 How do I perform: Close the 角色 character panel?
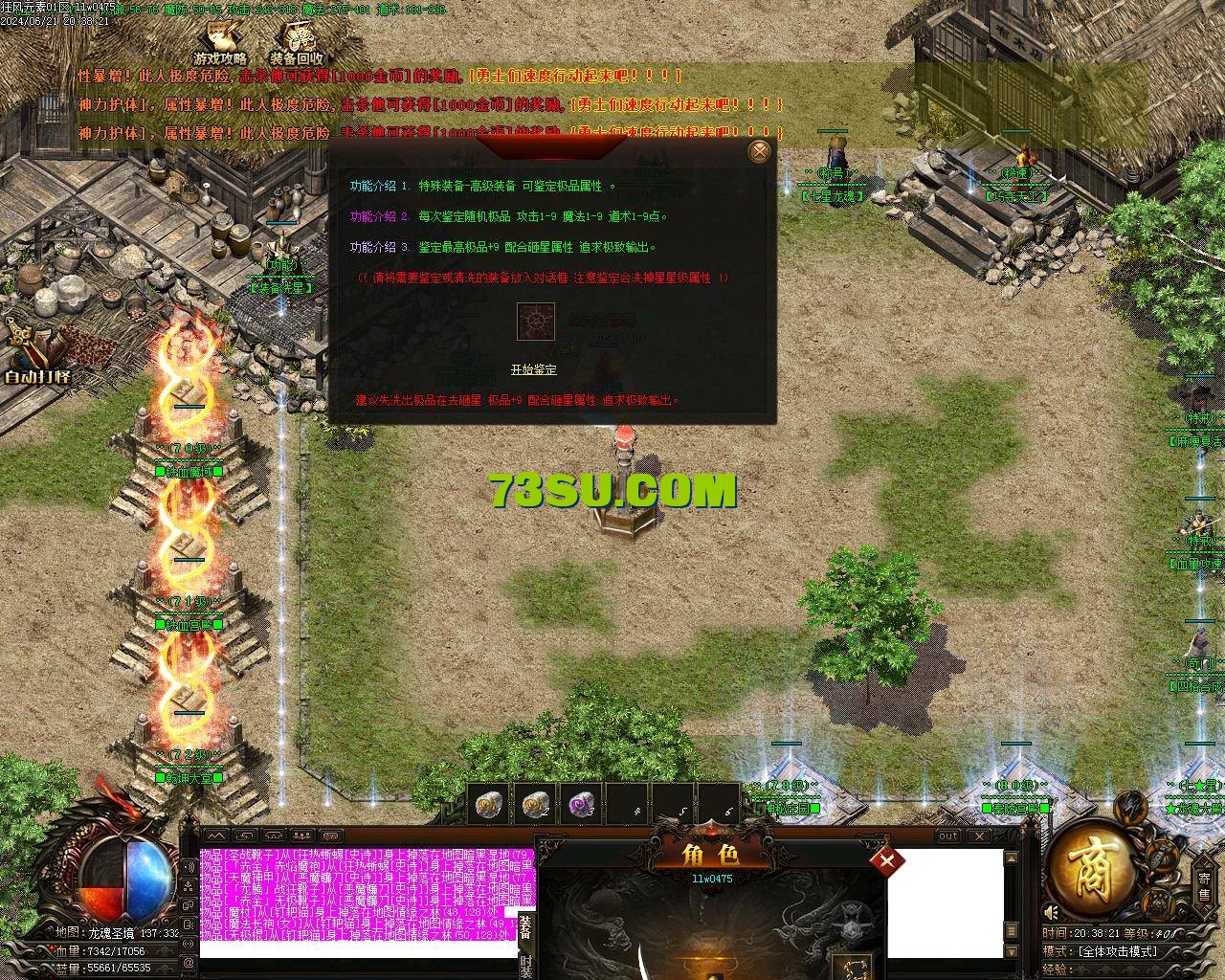pyautogui.click(x=886, y=860)
